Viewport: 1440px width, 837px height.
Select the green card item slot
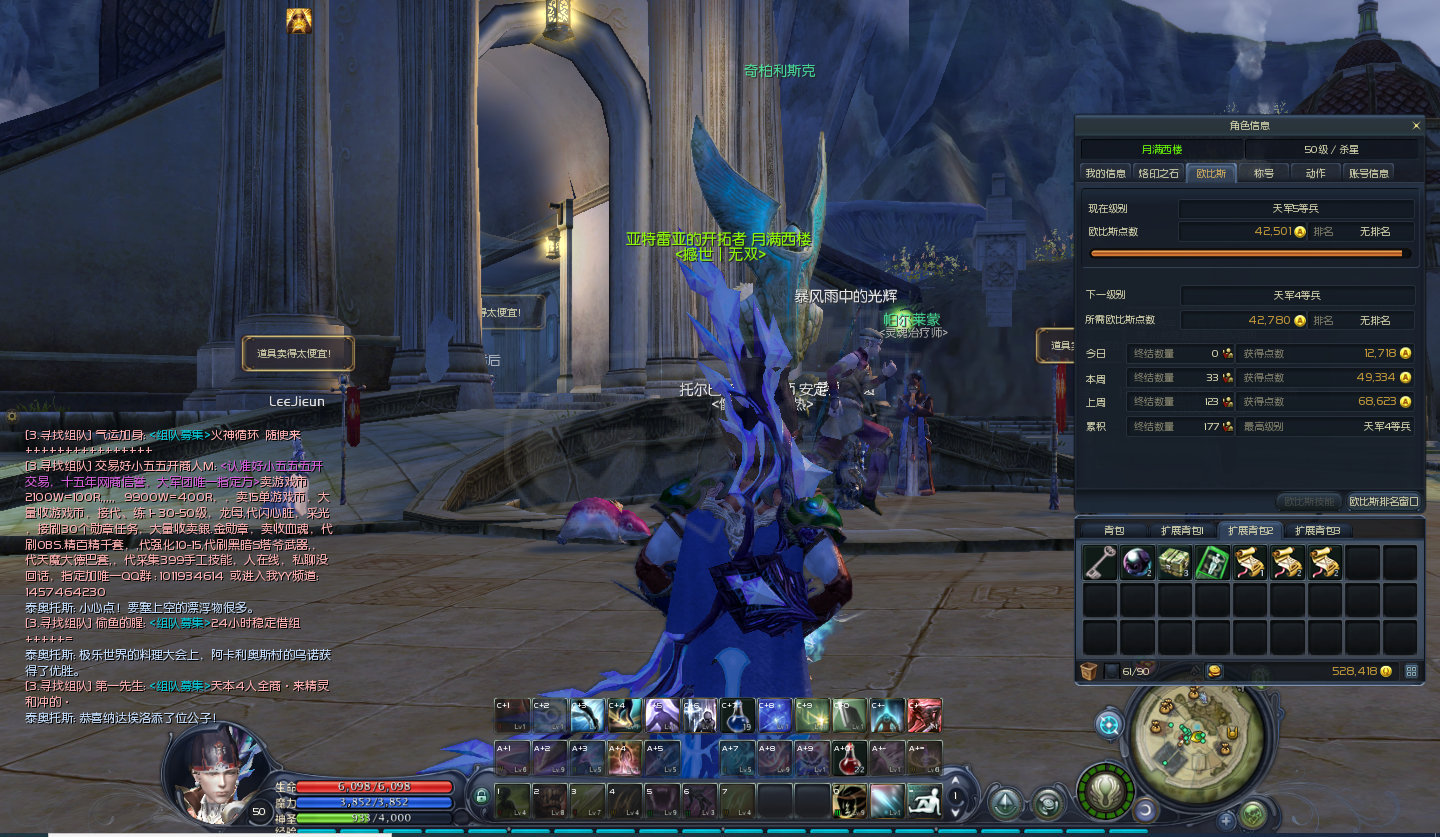[x=1212, y=563]
